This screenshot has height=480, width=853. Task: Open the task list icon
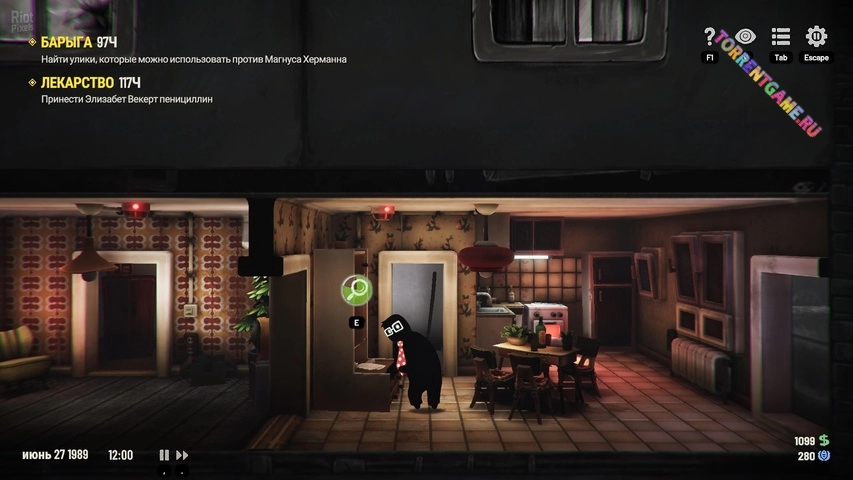781,37
